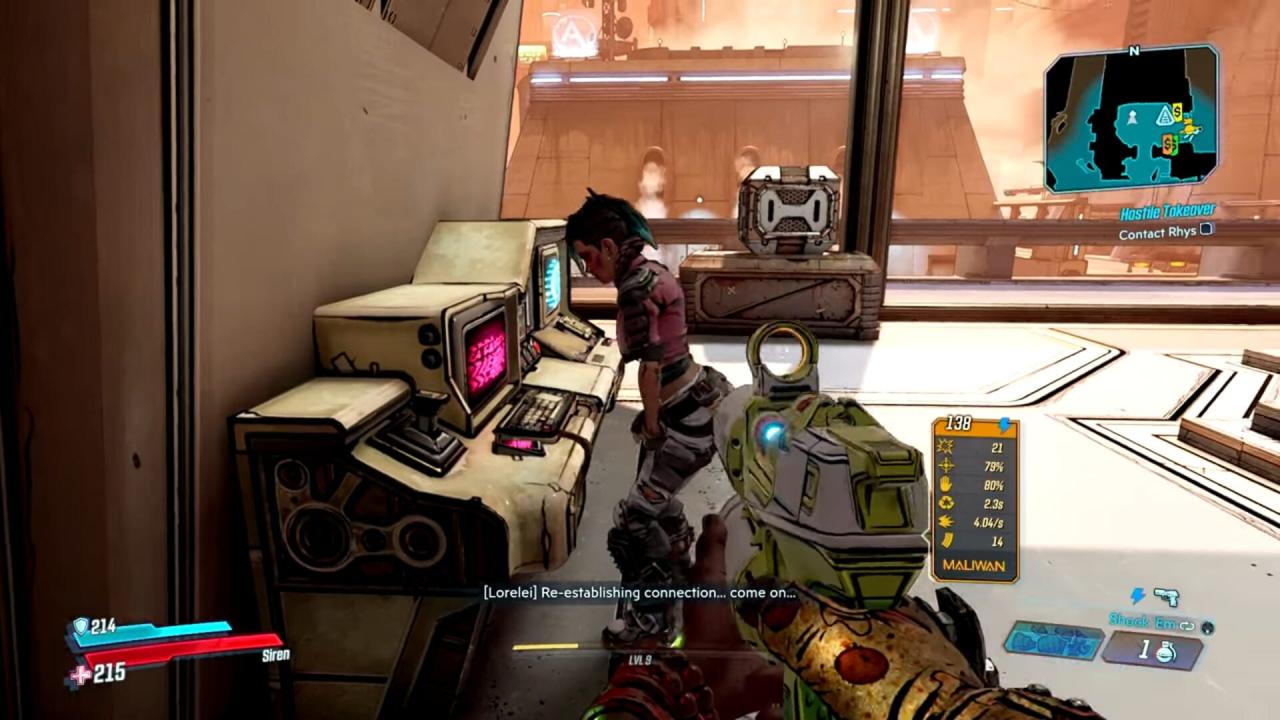Click the shock element lightning icon
This screenshot has height=720, width=1280.
click(x=1138, y=597)
